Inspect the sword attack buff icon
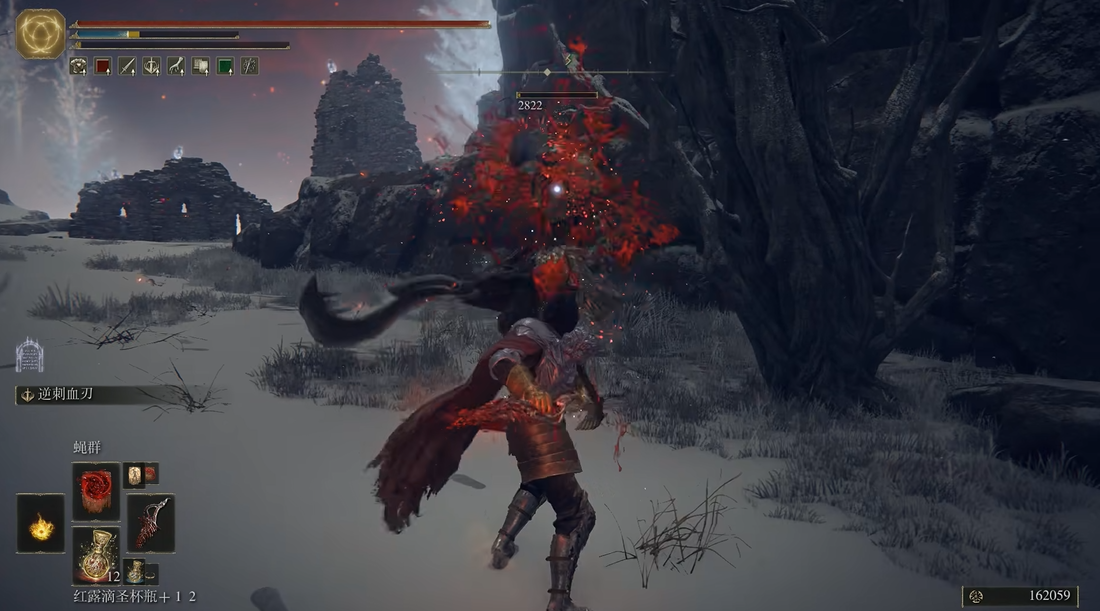 tap(127, 66)
